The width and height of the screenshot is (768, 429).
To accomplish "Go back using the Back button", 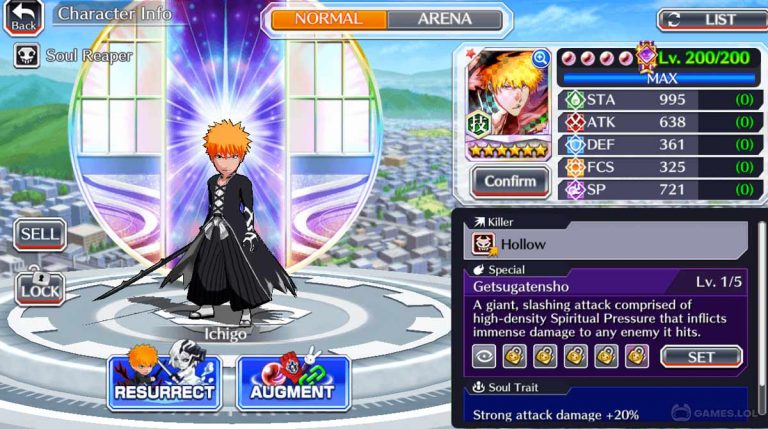I will pyautogui.click(x=23, y=17).
